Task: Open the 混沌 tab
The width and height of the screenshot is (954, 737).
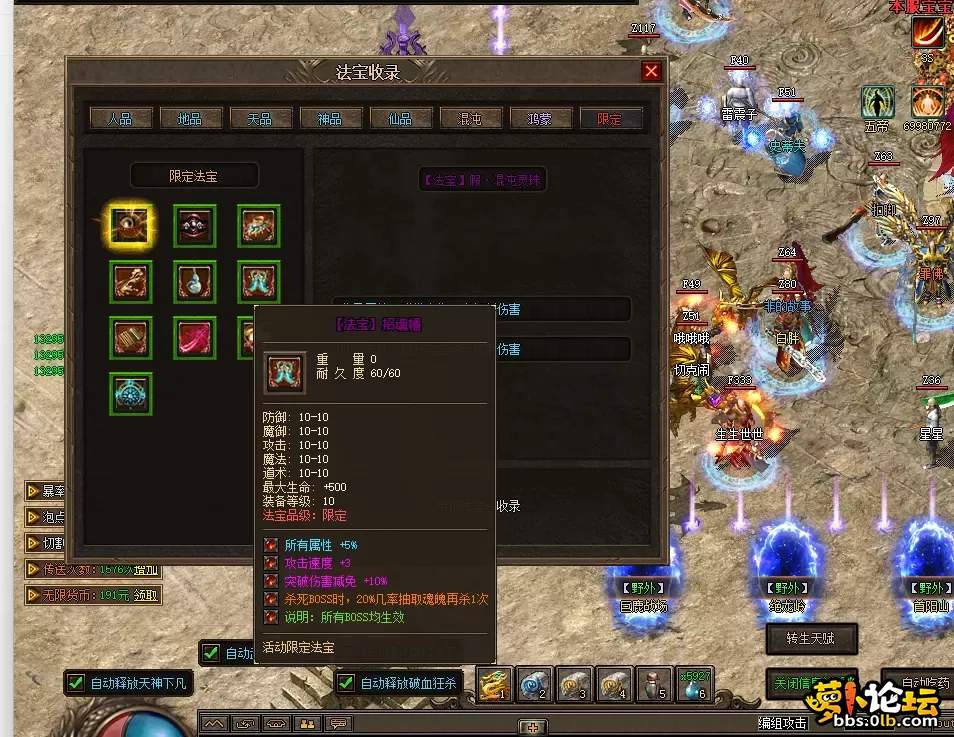Action: coord(470,118)
